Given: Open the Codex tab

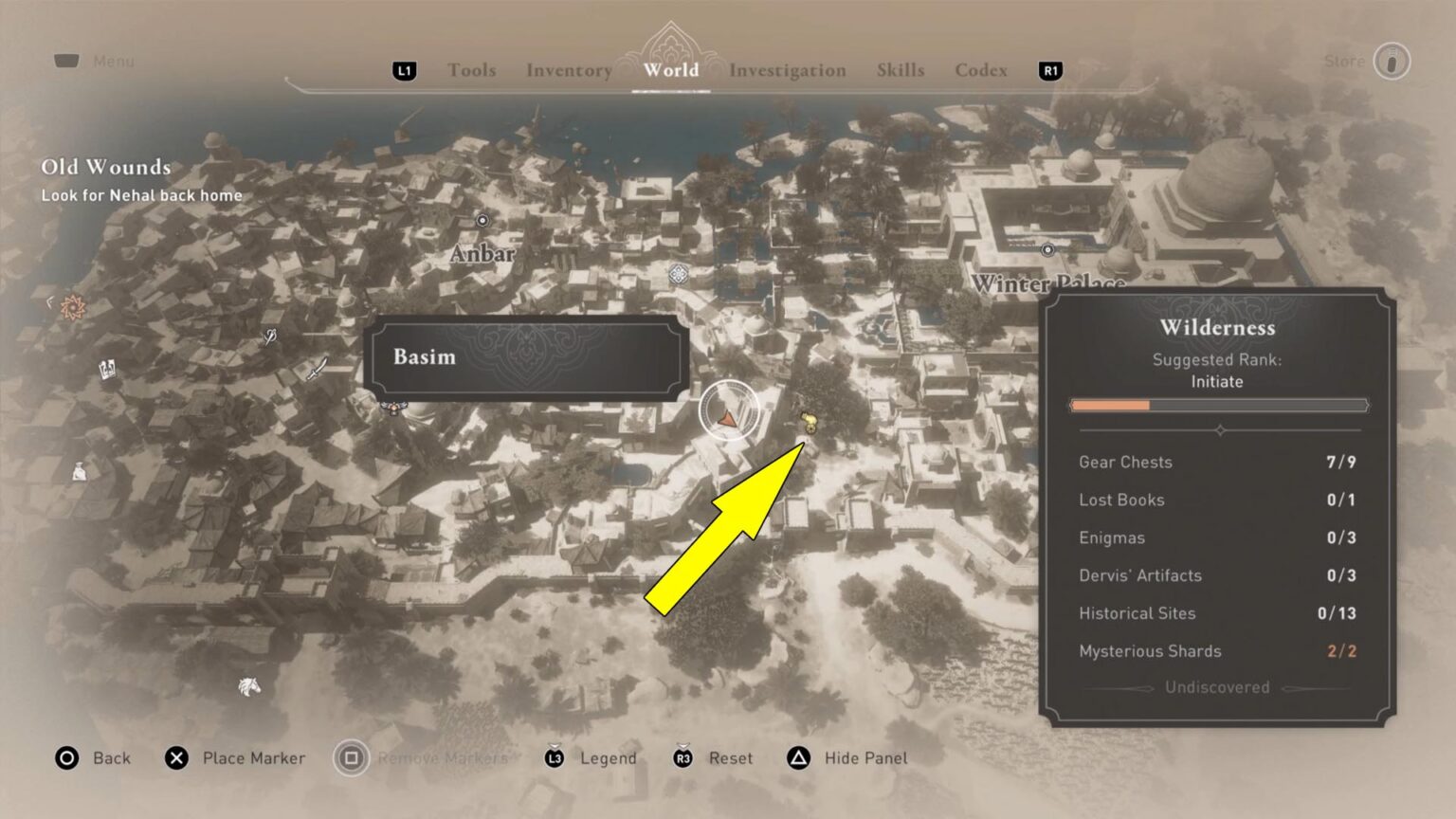Looking at the screenshot, I should tap(980, 70).
